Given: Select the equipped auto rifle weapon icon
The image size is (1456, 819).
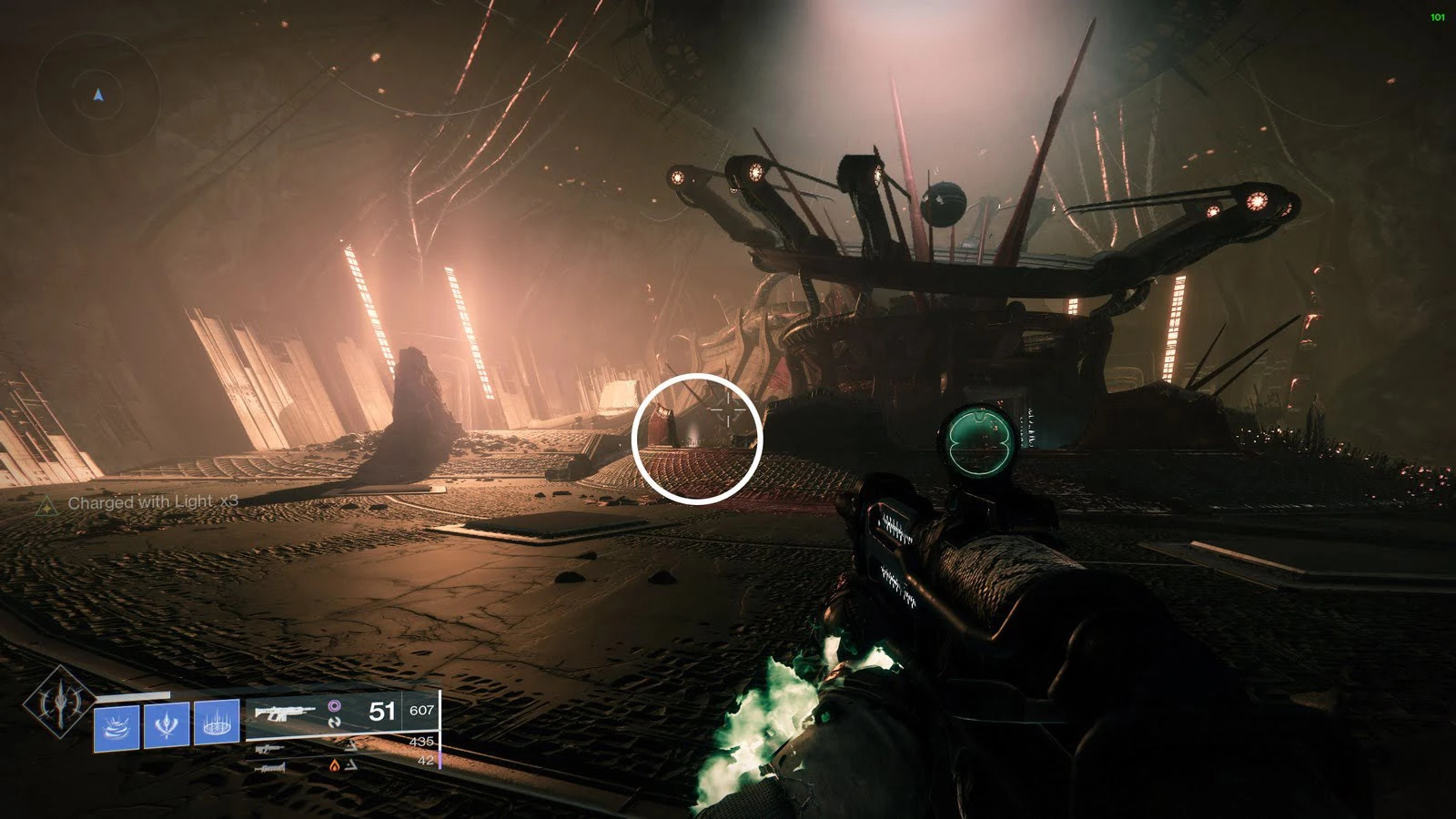Looking at the screenshot, I should tap(285, 712).
